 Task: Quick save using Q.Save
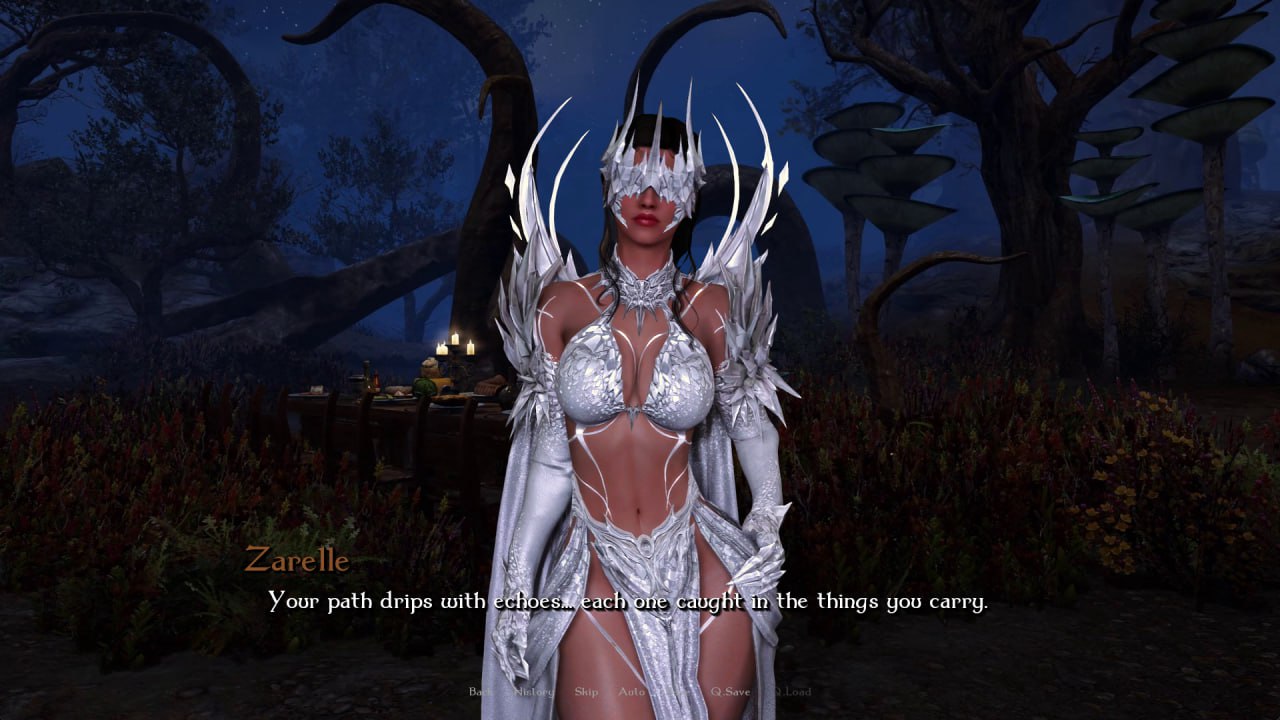coord(731,691)
